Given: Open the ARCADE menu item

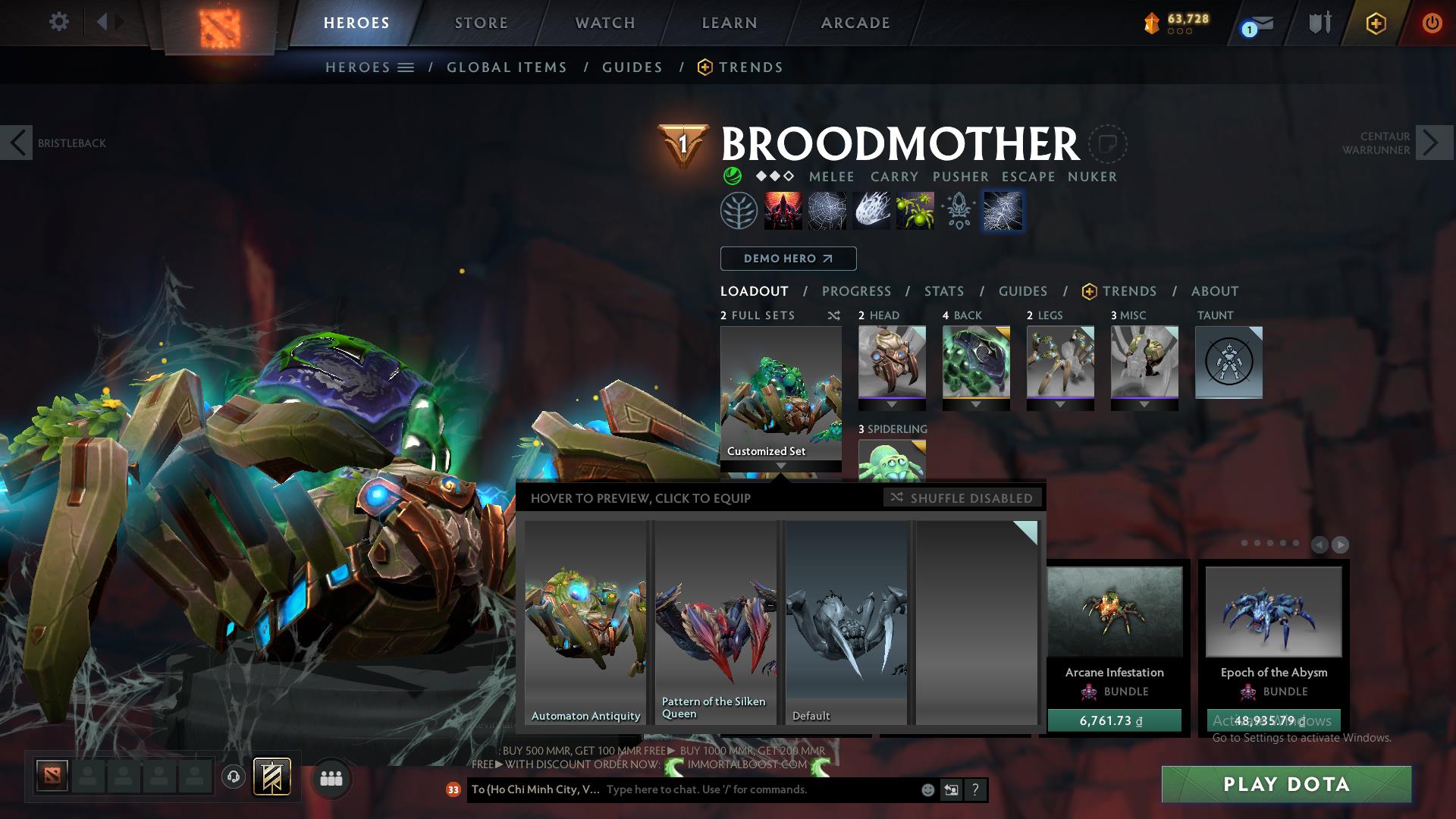Looking at the screenshot, I should coord(854,22).
